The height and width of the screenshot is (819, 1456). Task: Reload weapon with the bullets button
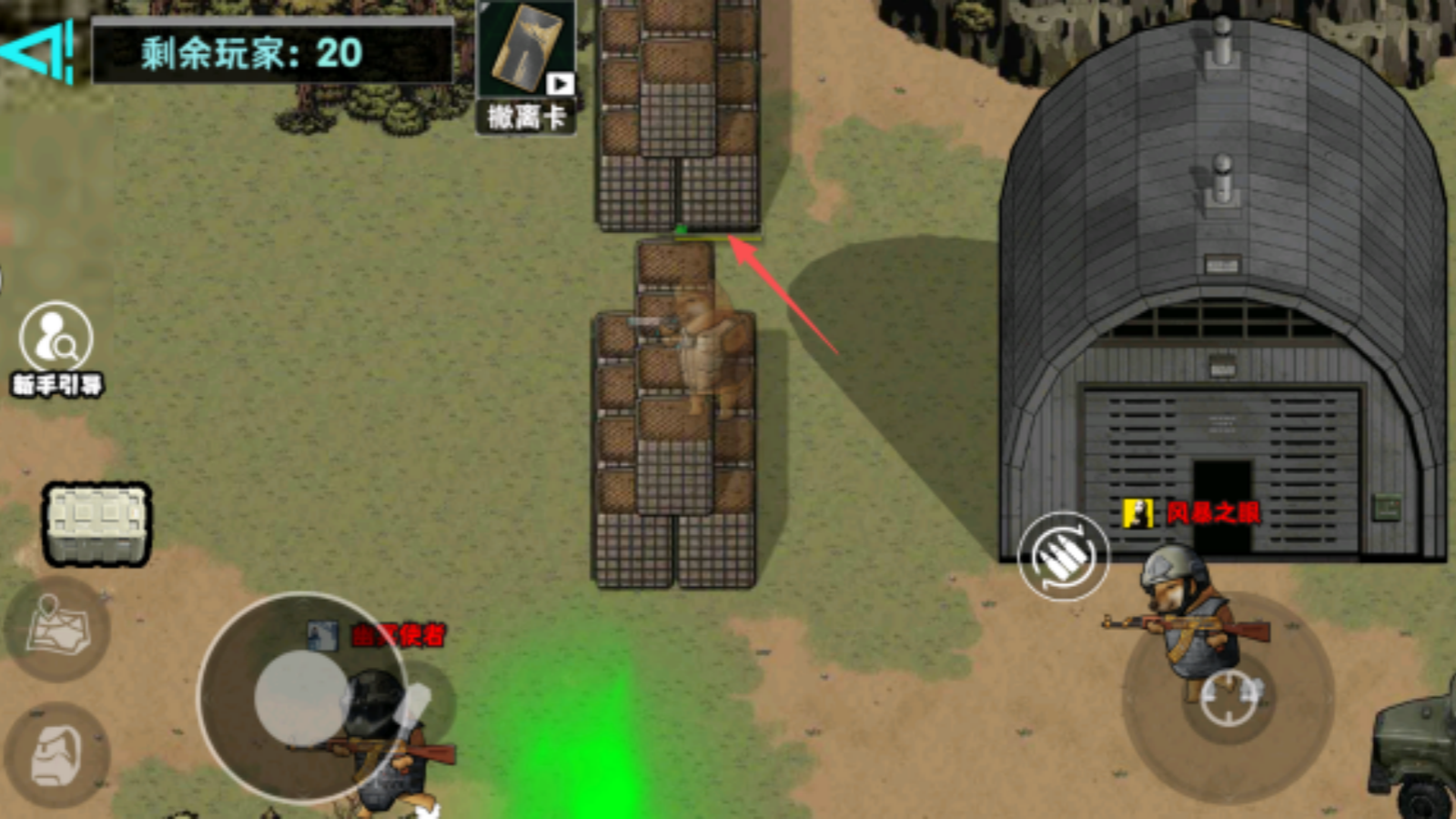1063,557
